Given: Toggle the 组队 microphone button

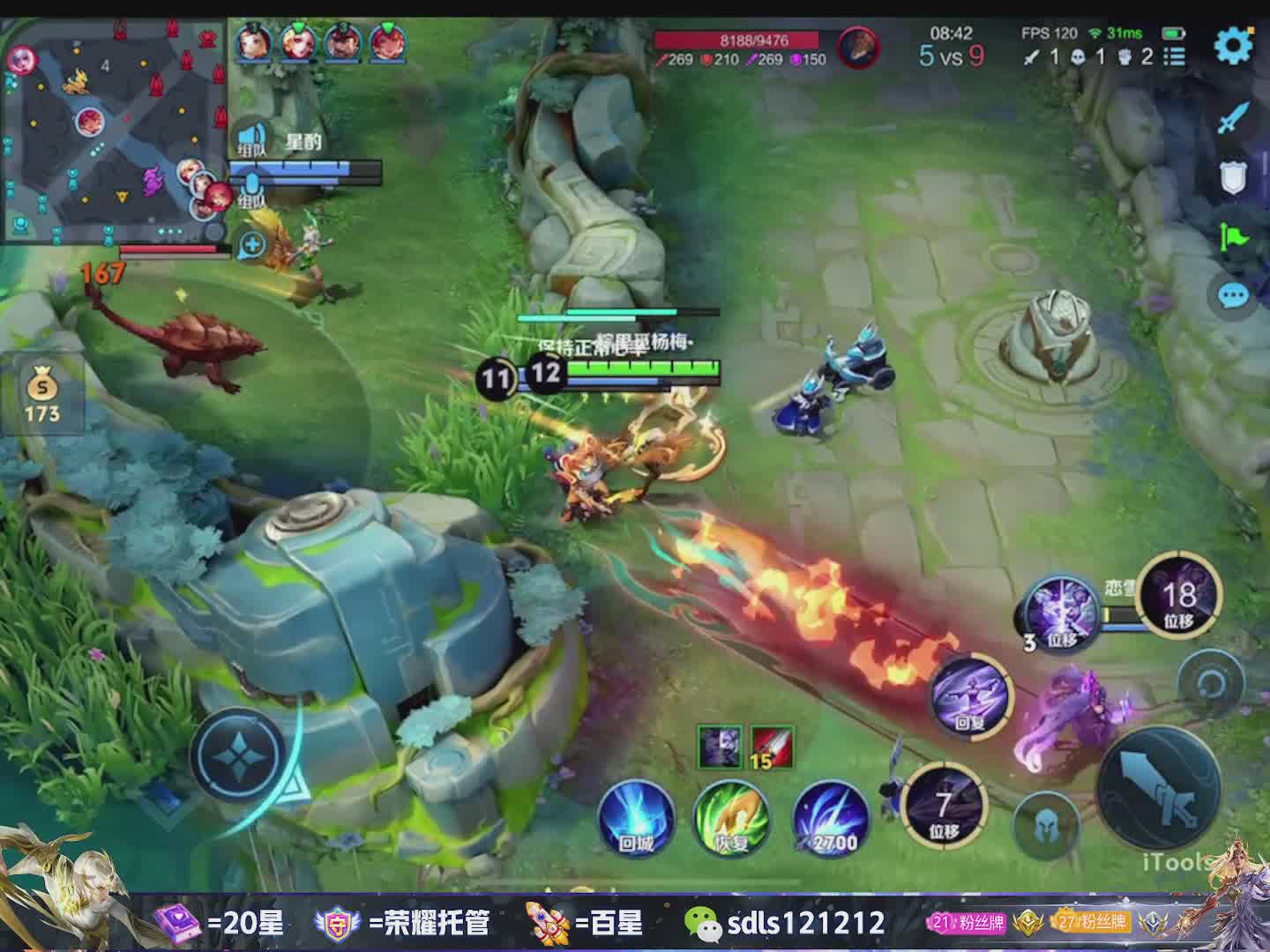Looking at the screenshot, I should (252, 190).
